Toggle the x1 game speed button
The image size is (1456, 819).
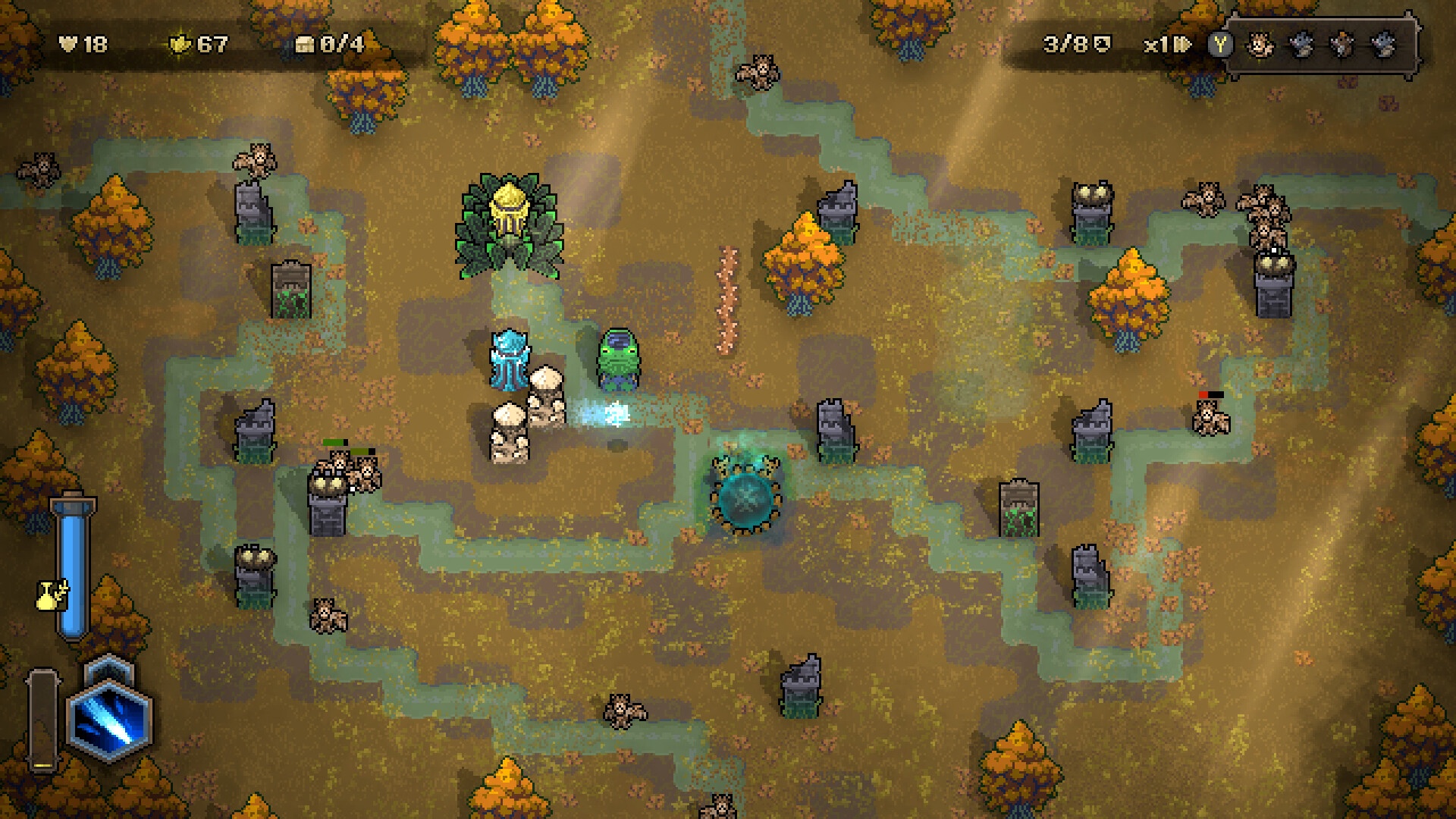(x=1166, y=45)
